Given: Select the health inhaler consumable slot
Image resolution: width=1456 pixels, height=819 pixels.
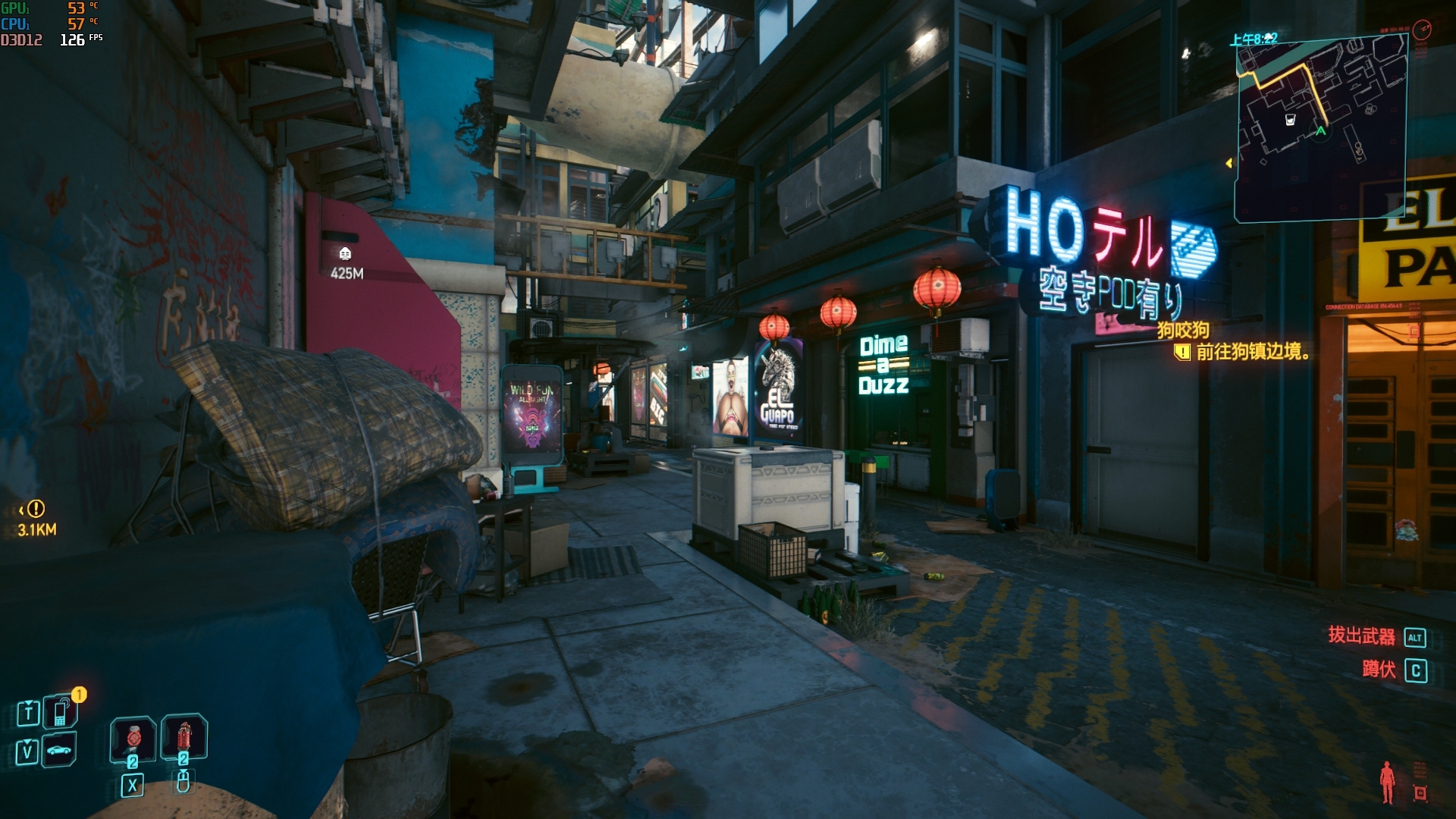Looking at the screenshot, I should click(x=133, y=738).
